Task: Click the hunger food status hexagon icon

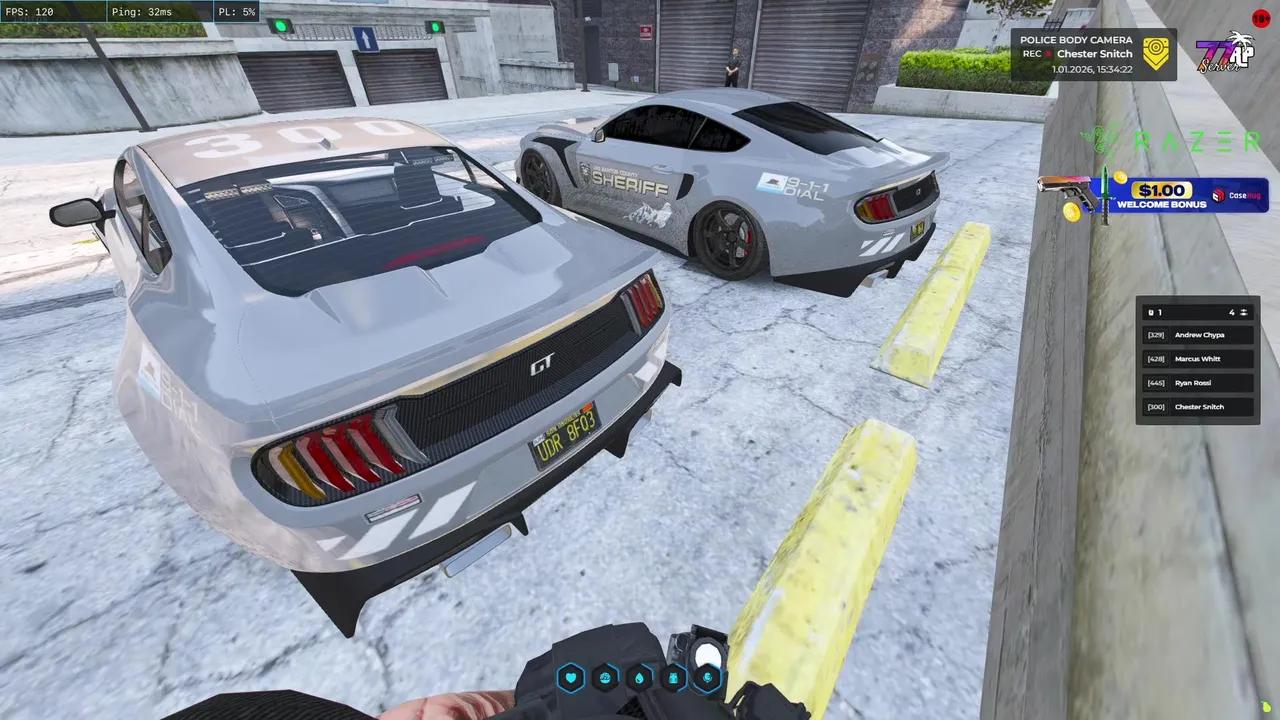Action: [605, 678]
